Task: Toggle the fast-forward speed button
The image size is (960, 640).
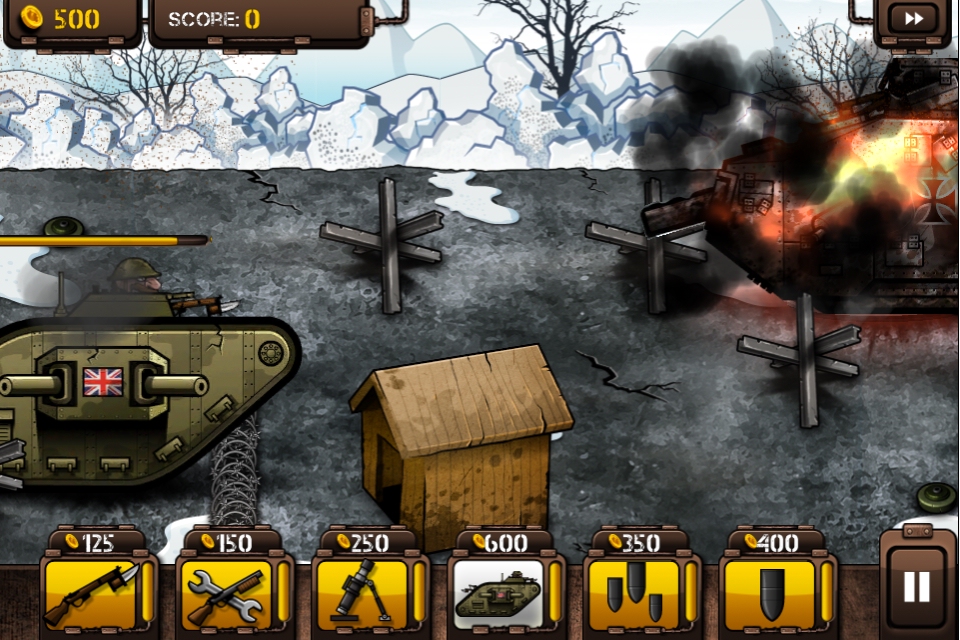Action: coord(912,19)
